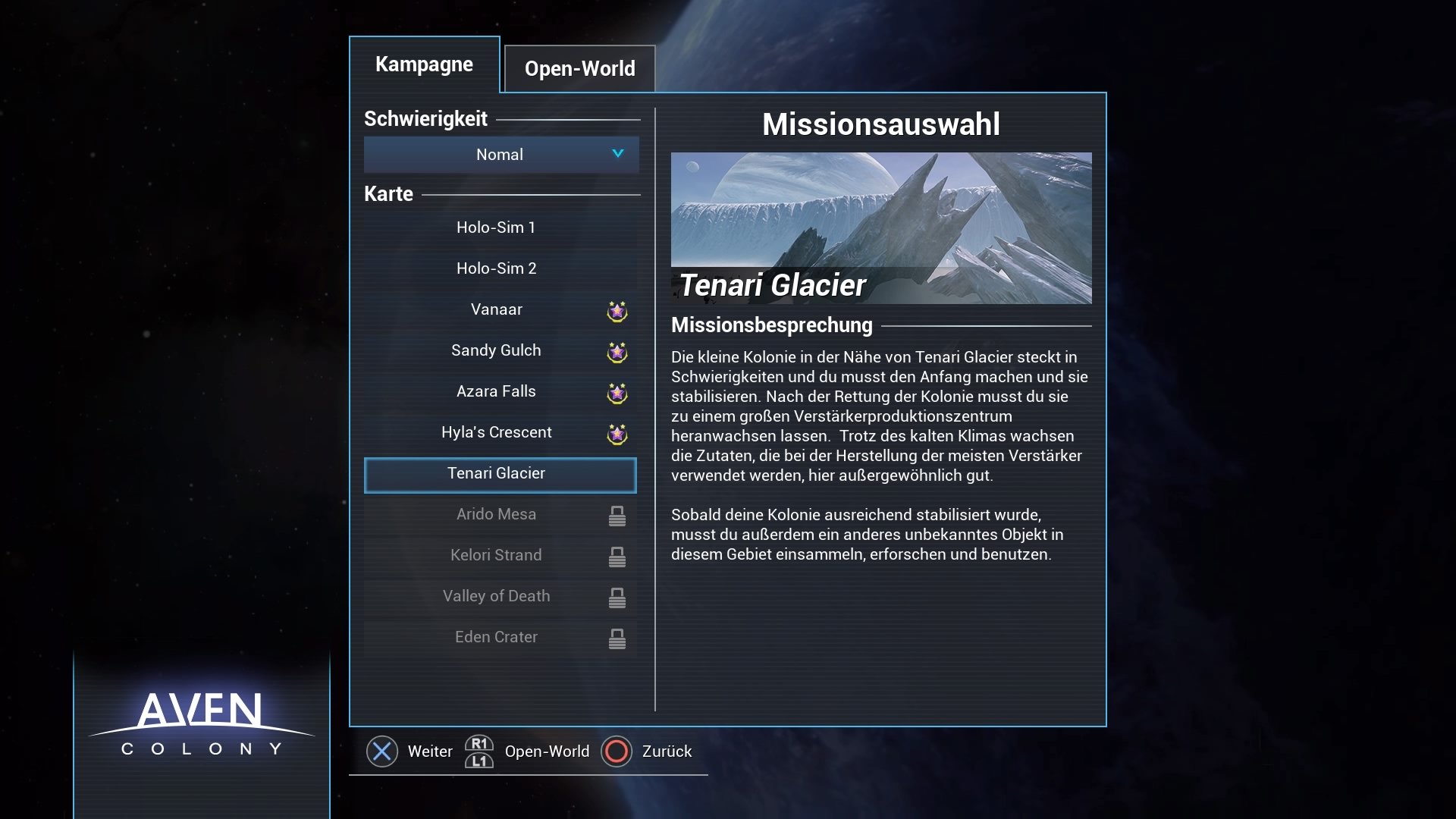
Task: Click the Tenari Glacier mission preview image
Action: [x=881, y=227]
